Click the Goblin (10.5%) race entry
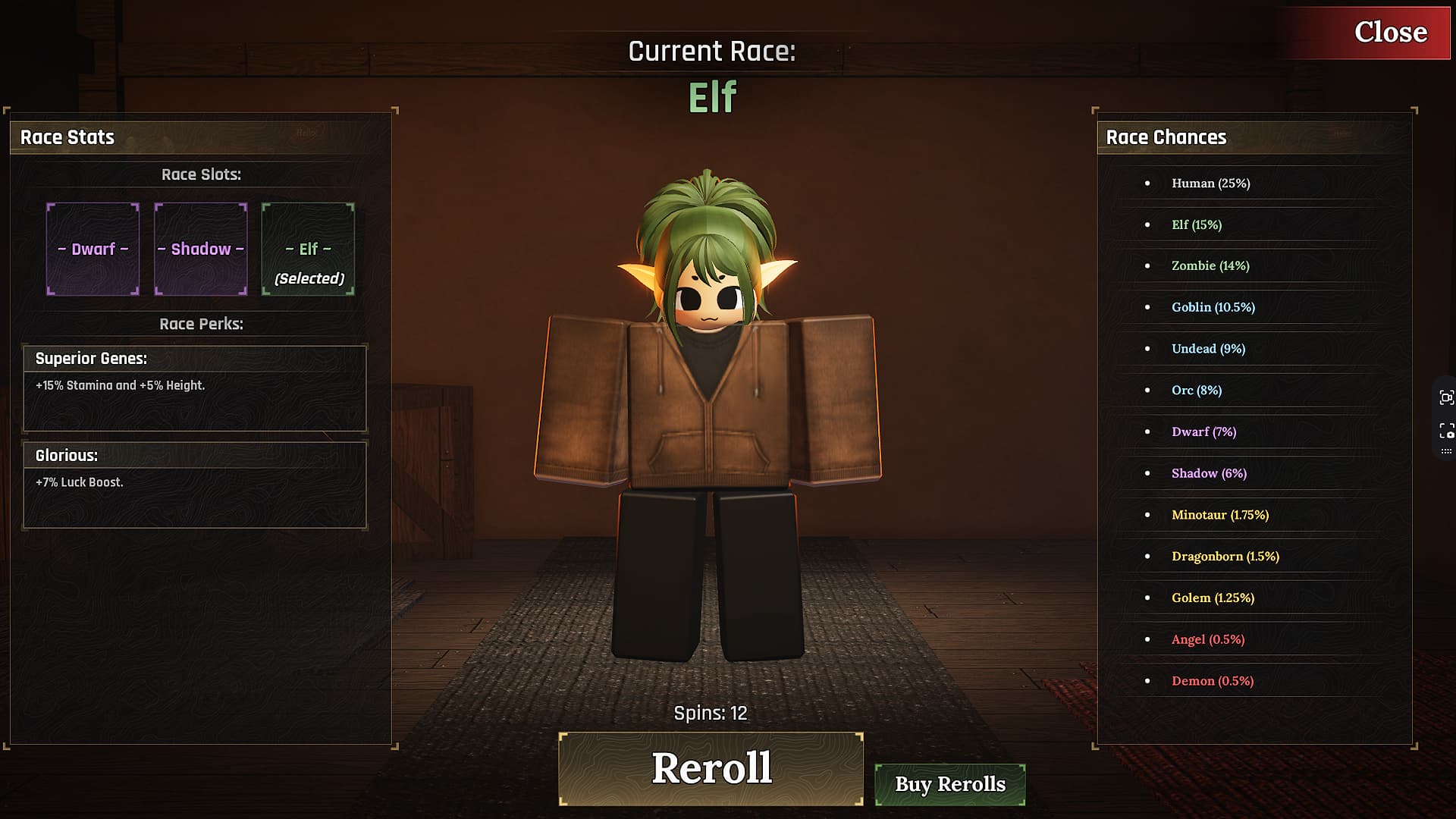This screenshot has height=819, width=1456. click(1214, 307)
